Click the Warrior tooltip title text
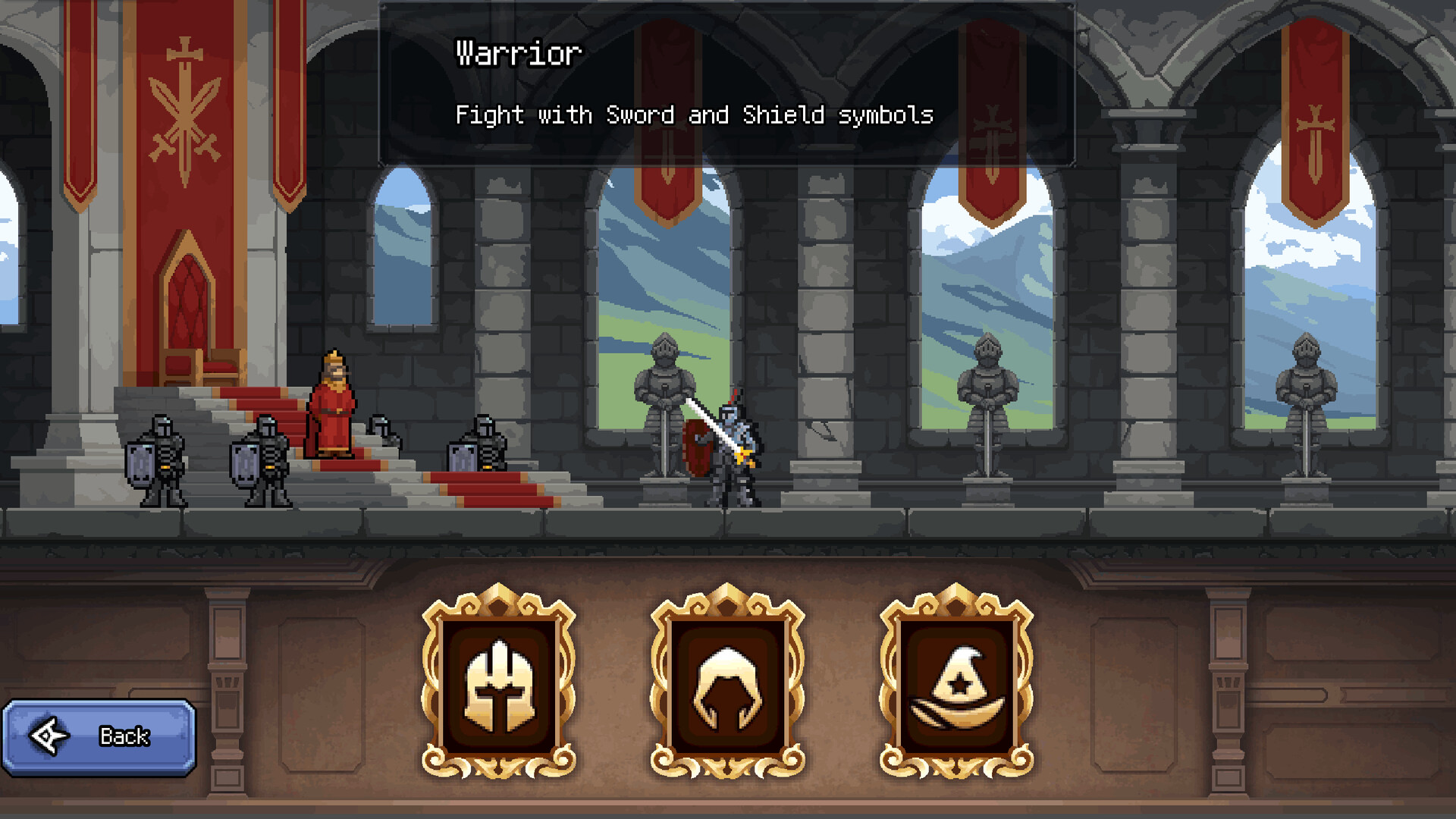The height and width of the screenshot is (819, 1456). 518,52
